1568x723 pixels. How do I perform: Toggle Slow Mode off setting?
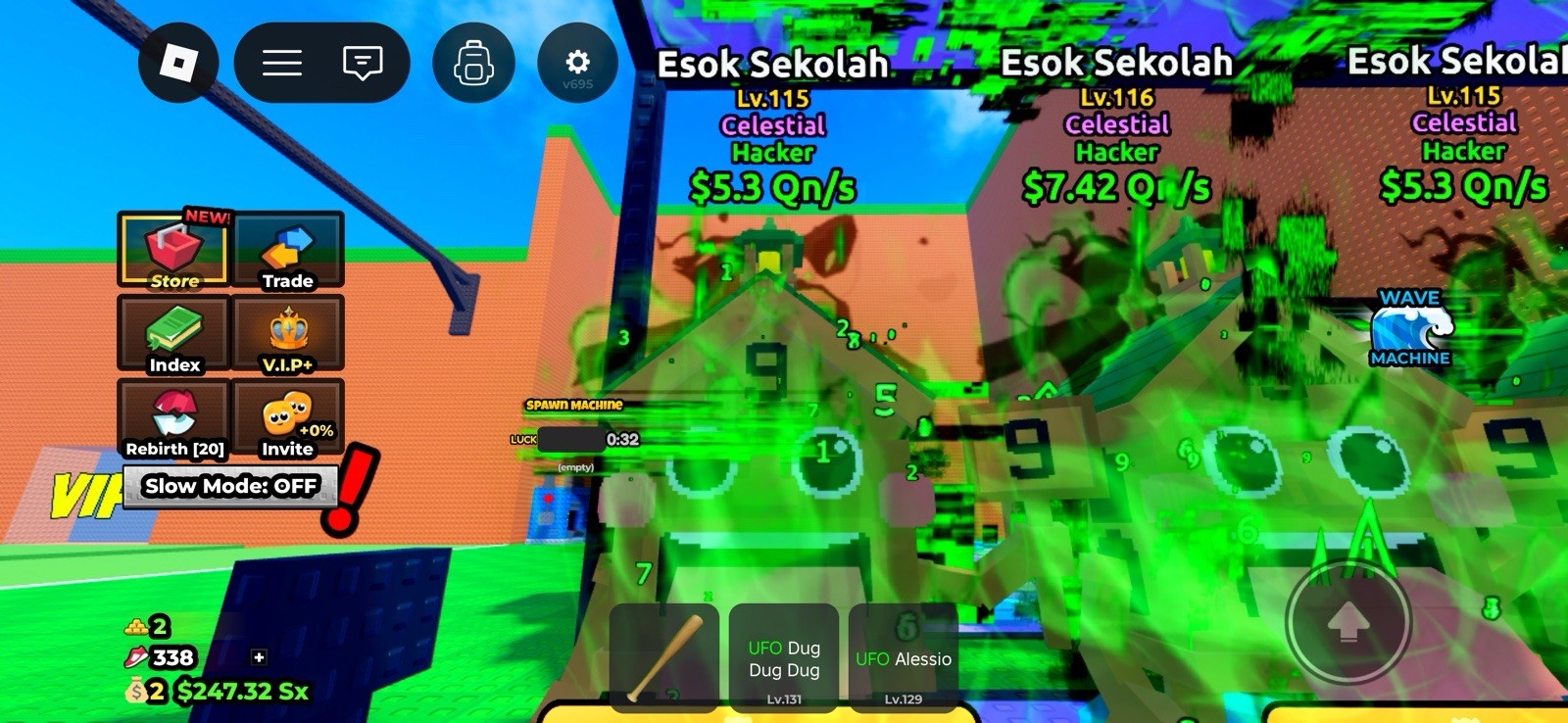(229, 486)
